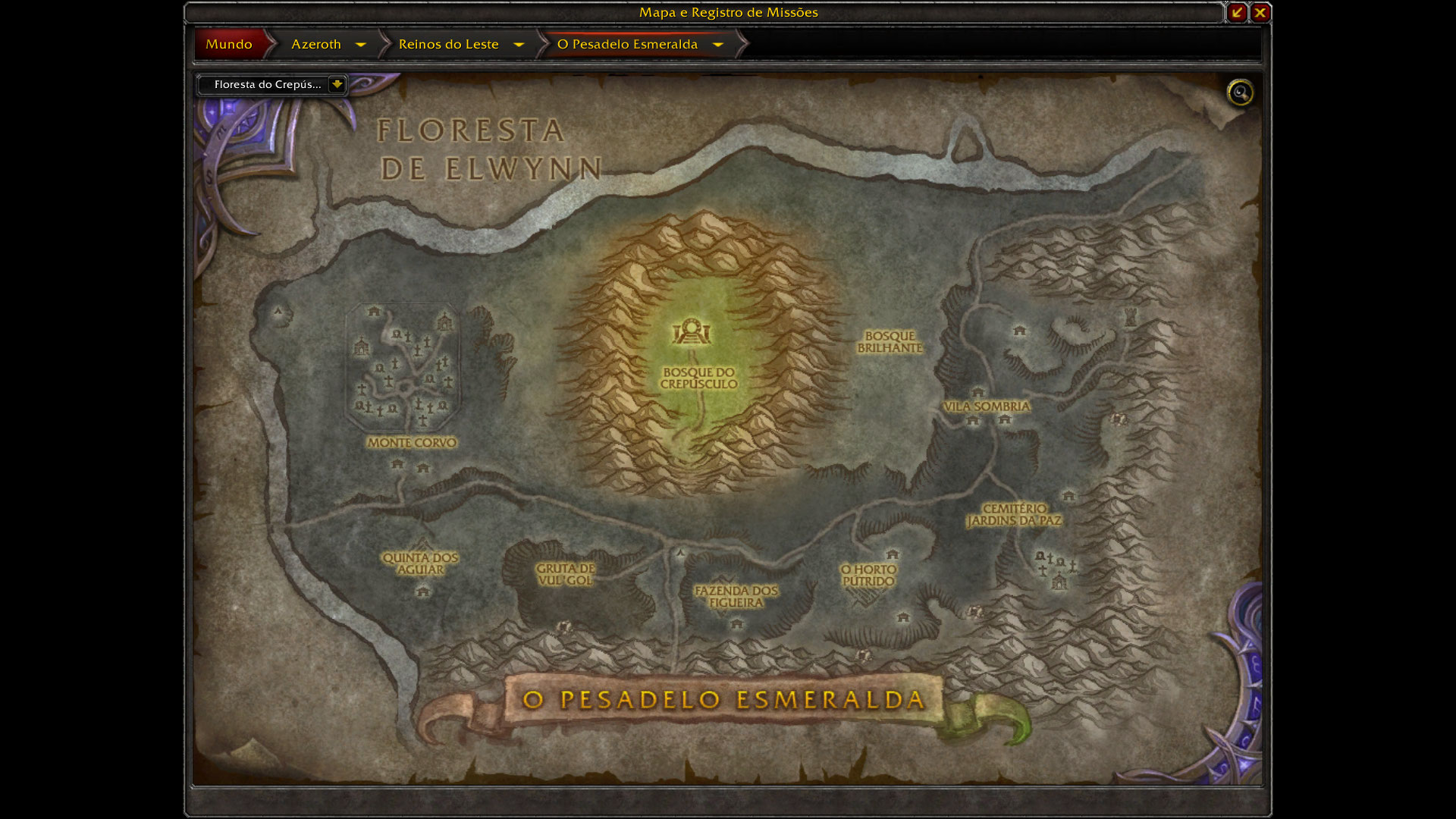Expand the Reinos do Leste dropdown arrow
The image size is (1456, 819).
pos(519,45)
